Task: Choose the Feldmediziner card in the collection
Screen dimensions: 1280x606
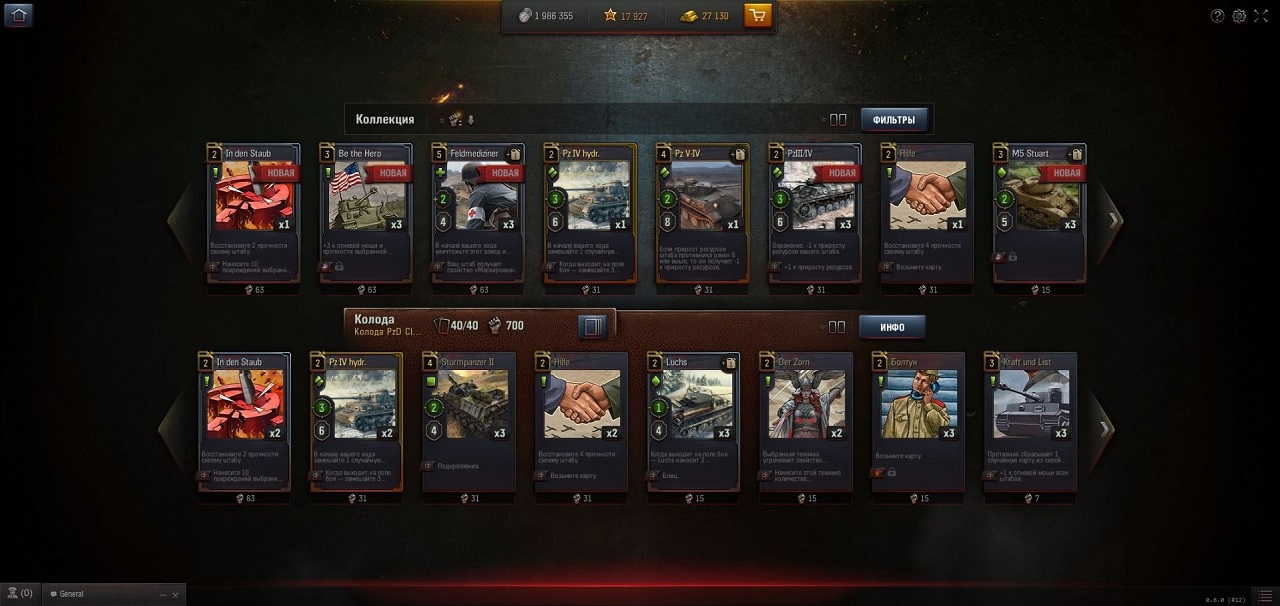Action: click(478, 212)
